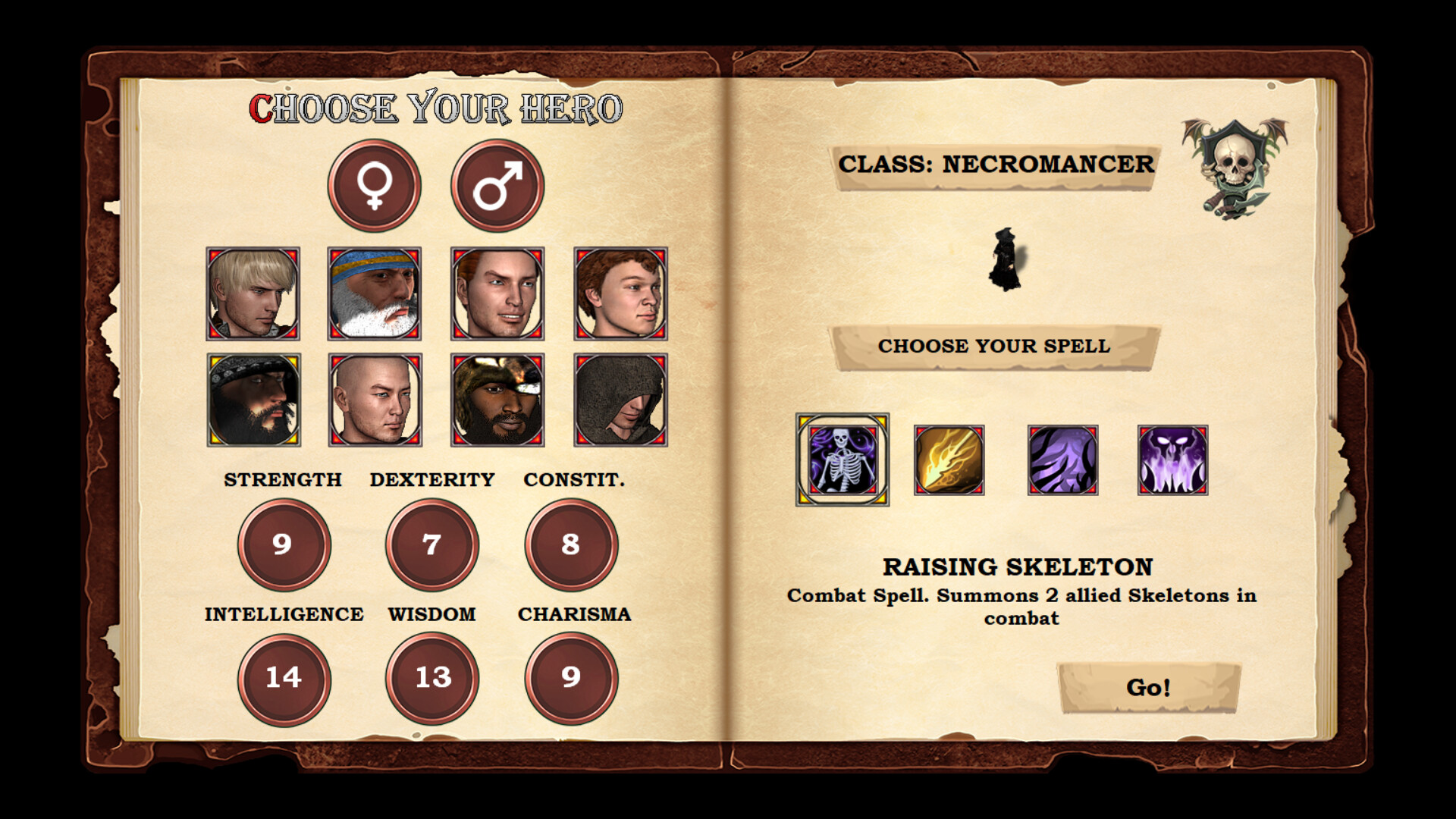Select the hooded figure portrait
Image resolution: width=1456 pixels, height=819 pixels.
pos(620,400)
